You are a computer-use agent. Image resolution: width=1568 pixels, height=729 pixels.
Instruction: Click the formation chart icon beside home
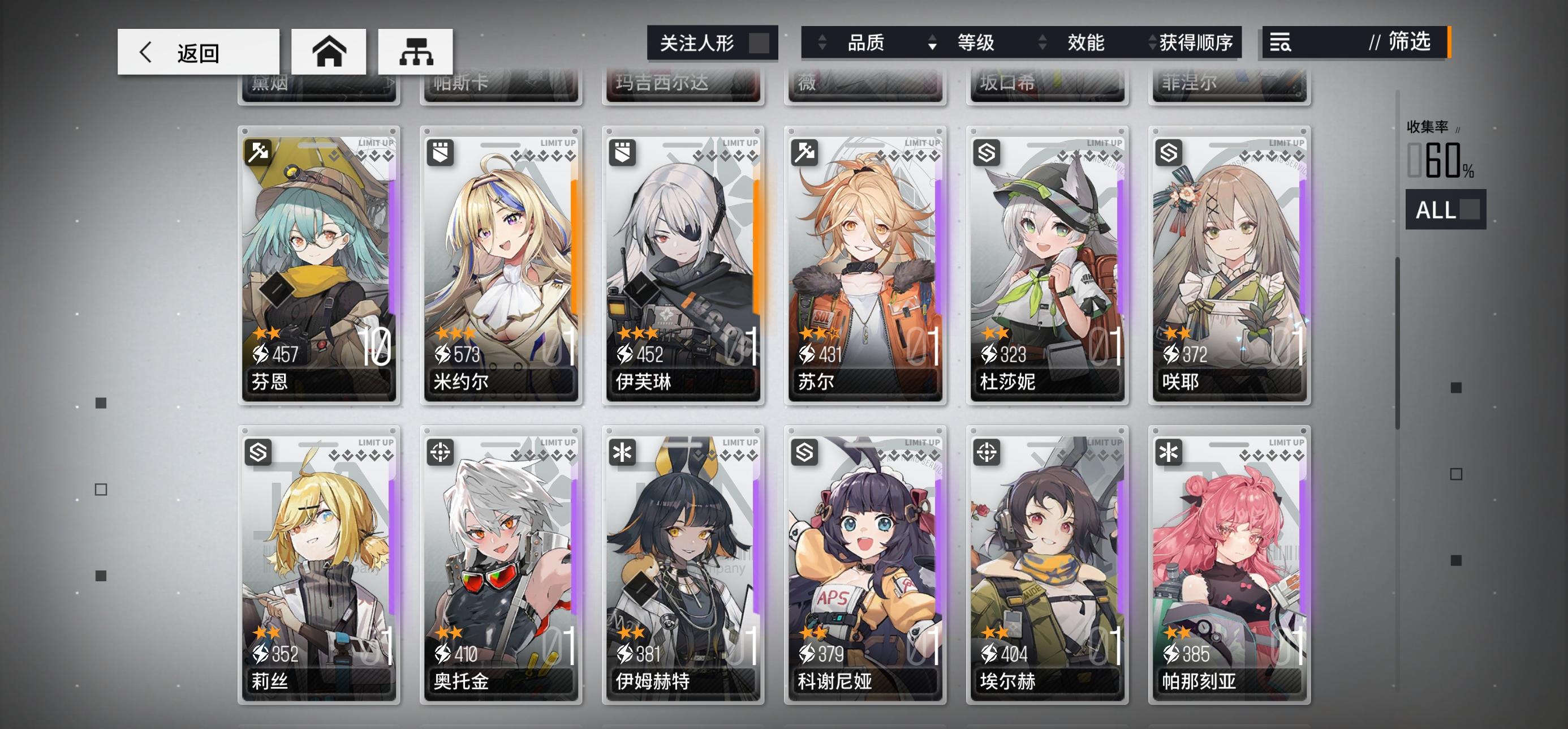415,52
